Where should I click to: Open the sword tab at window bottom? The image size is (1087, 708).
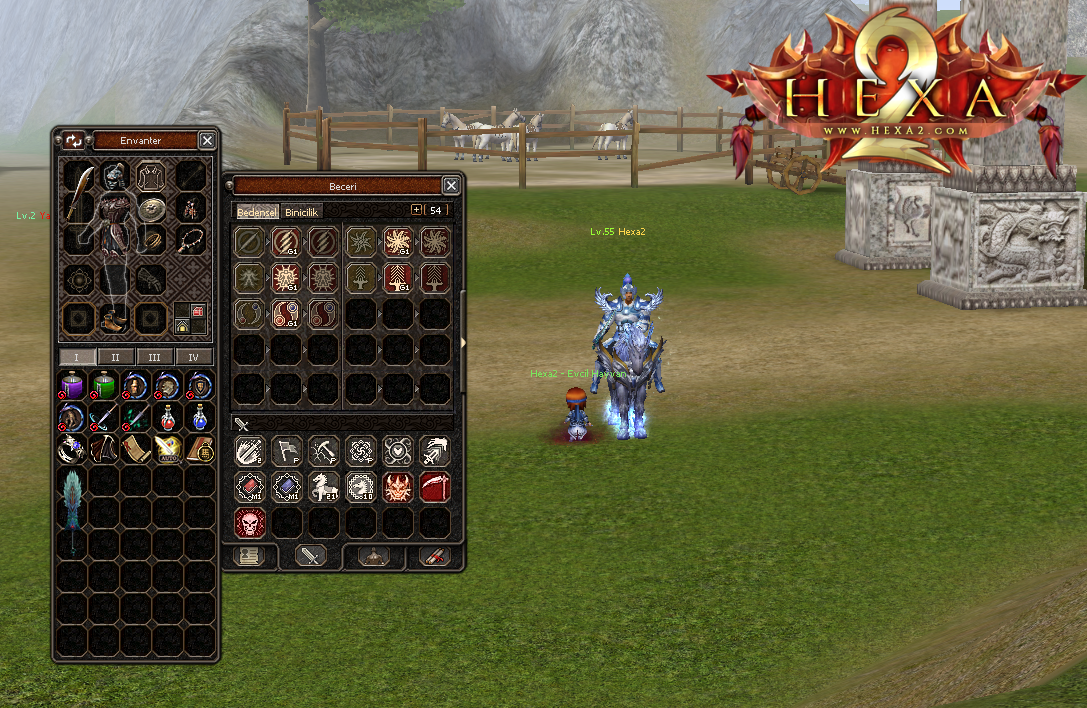tap(309, 556)
